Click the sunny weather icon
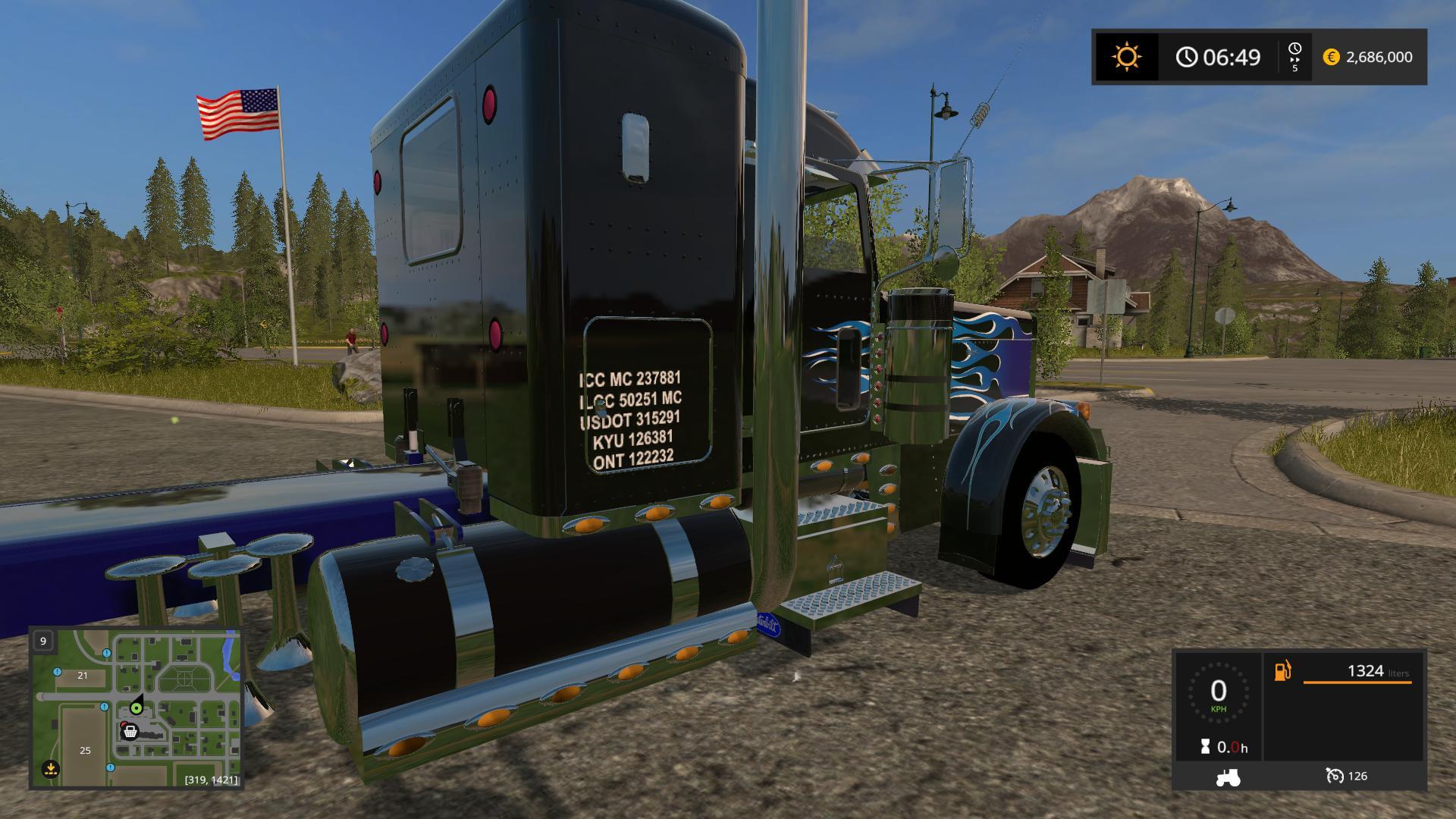The width and height of the screenshot is (1456, 819). point(1126,57)
